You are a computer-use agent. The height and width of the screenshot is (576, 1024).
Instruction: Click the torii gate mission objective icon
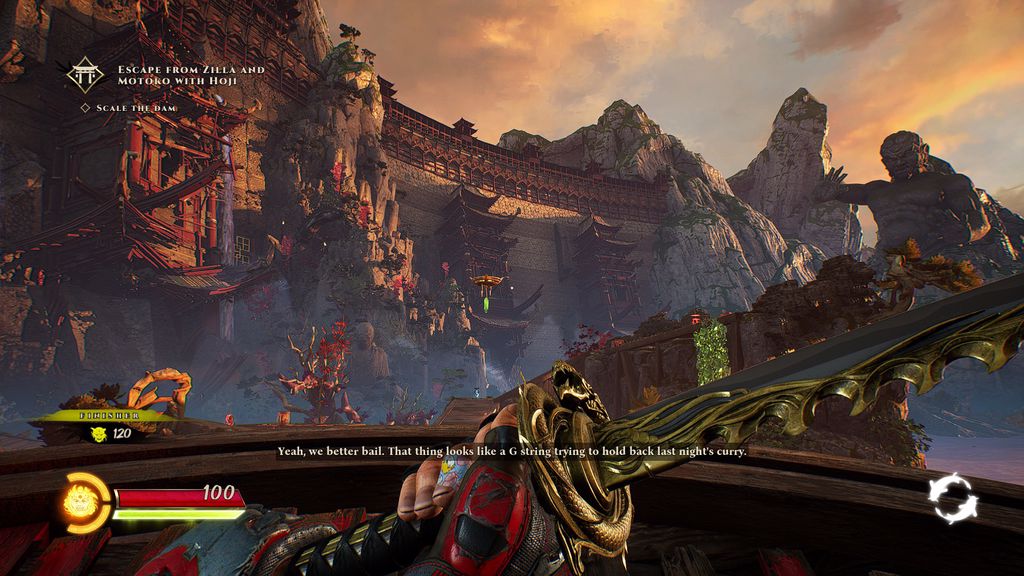tap(85, 74)
